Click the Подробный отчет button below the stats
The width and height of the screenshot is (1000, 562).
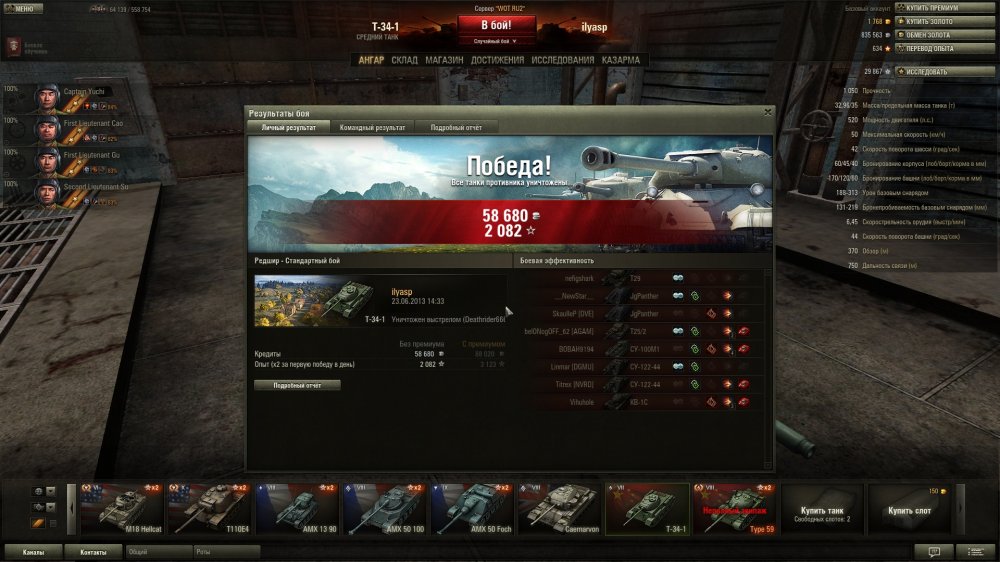(x=297, y=385)
